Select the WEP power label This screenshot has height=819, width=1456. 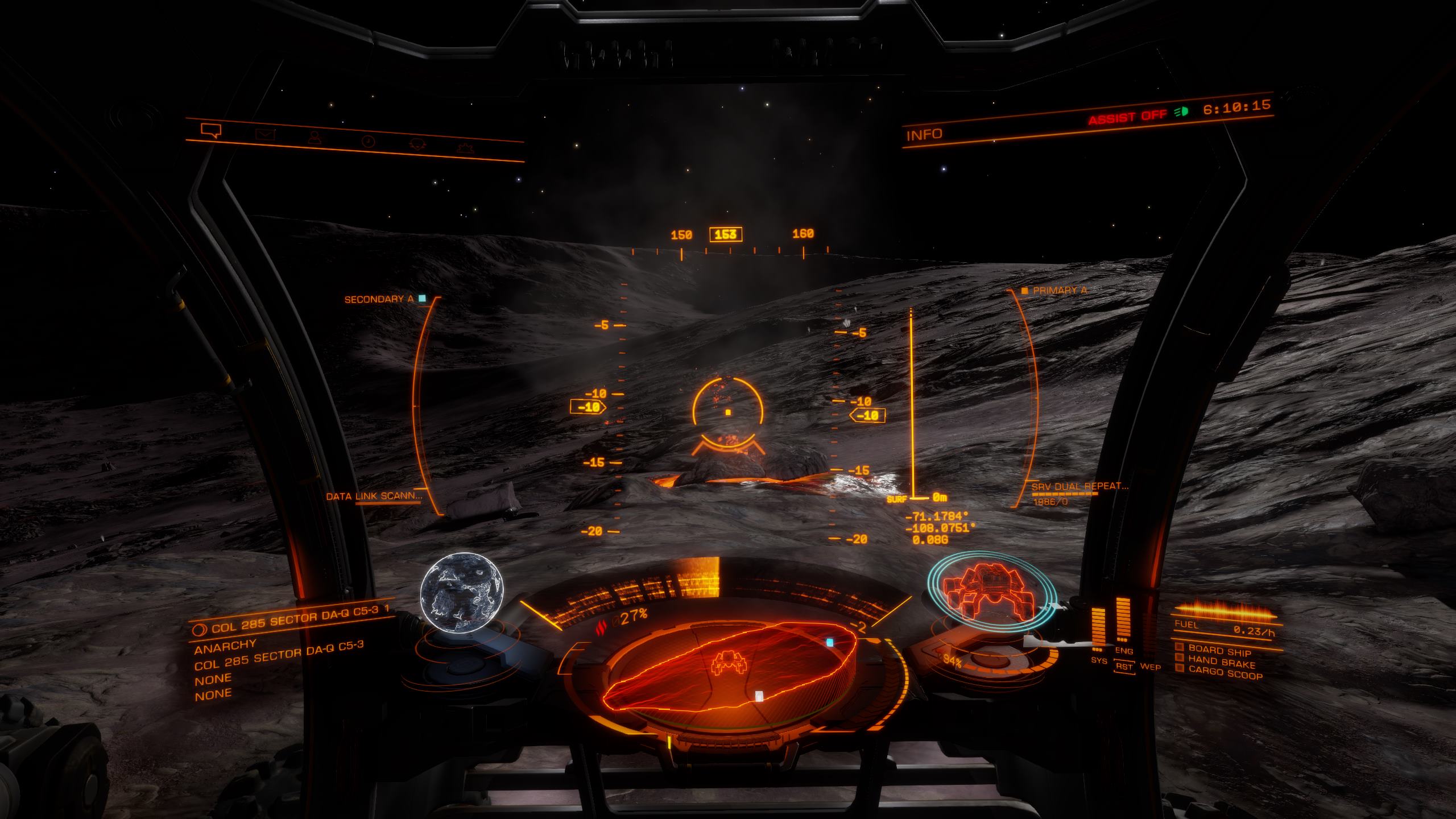1150,667
